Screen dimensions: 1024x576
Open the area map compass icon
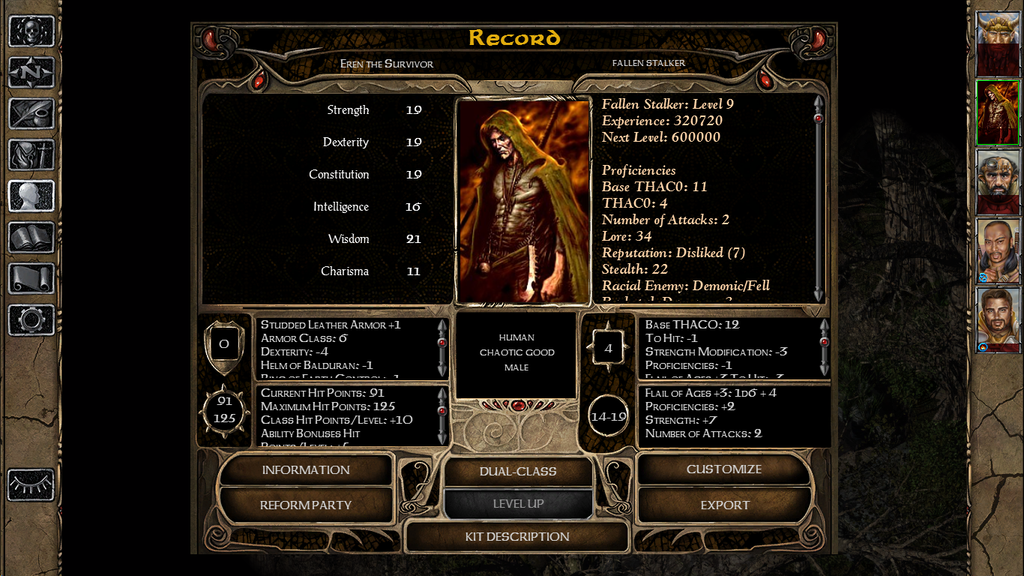31,72
